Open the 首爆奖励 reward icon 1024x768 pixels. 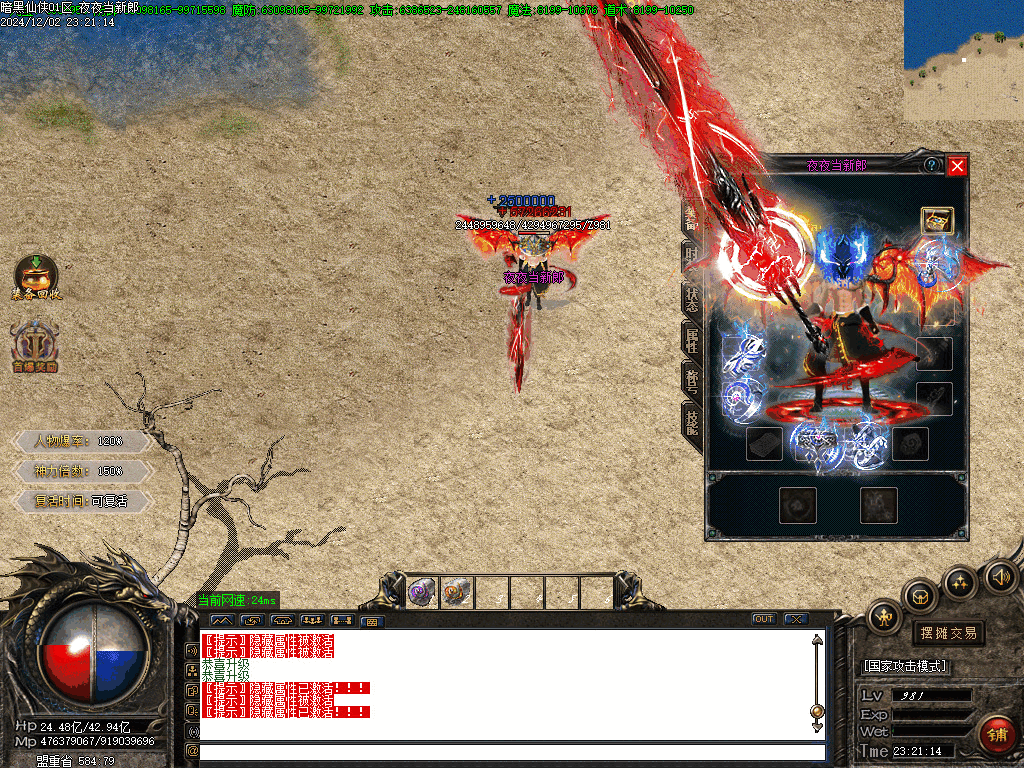[36, 347]
